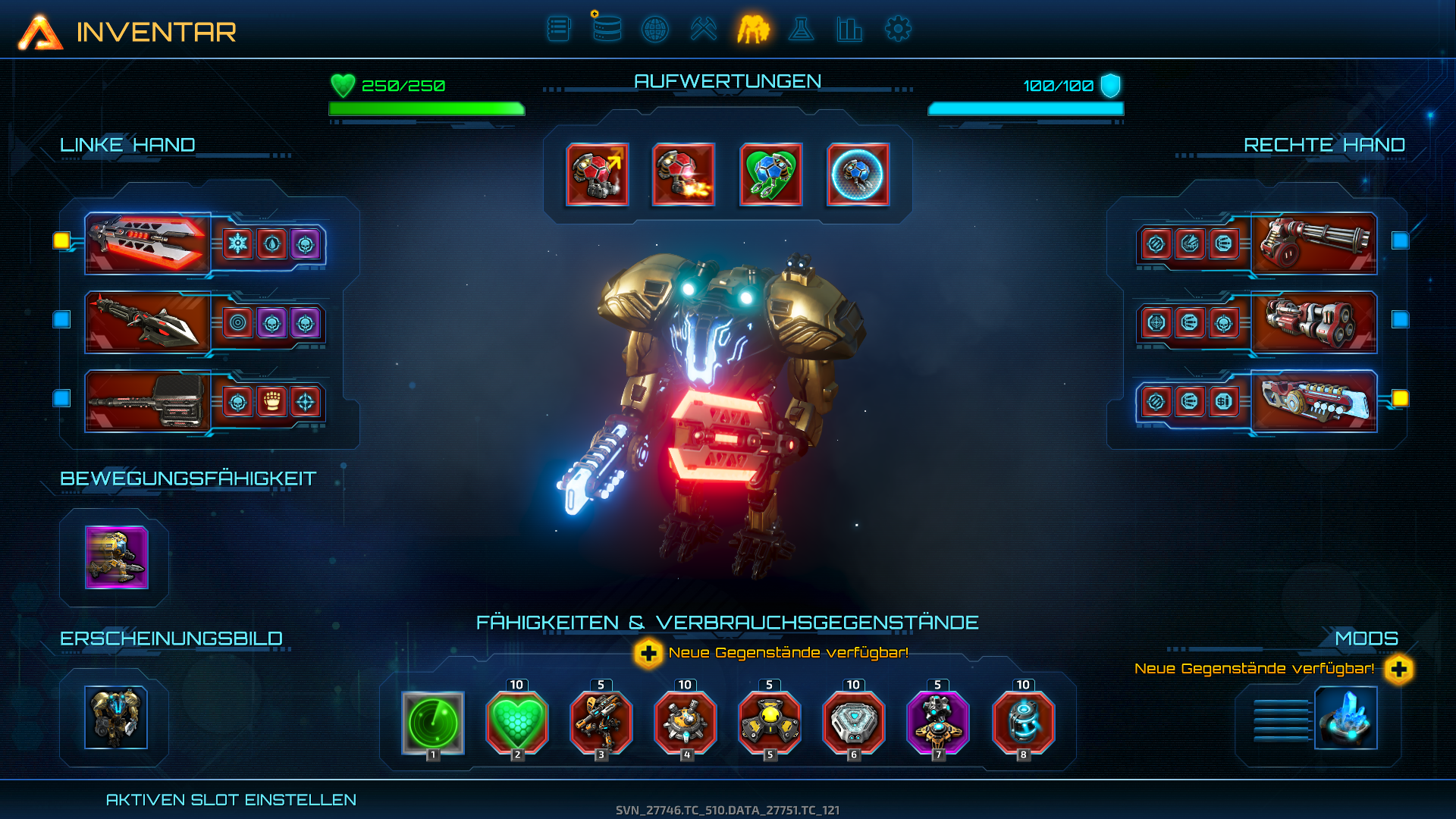Switch to the research flask tab
The image size is (1456, 819).
click(801, 30)
